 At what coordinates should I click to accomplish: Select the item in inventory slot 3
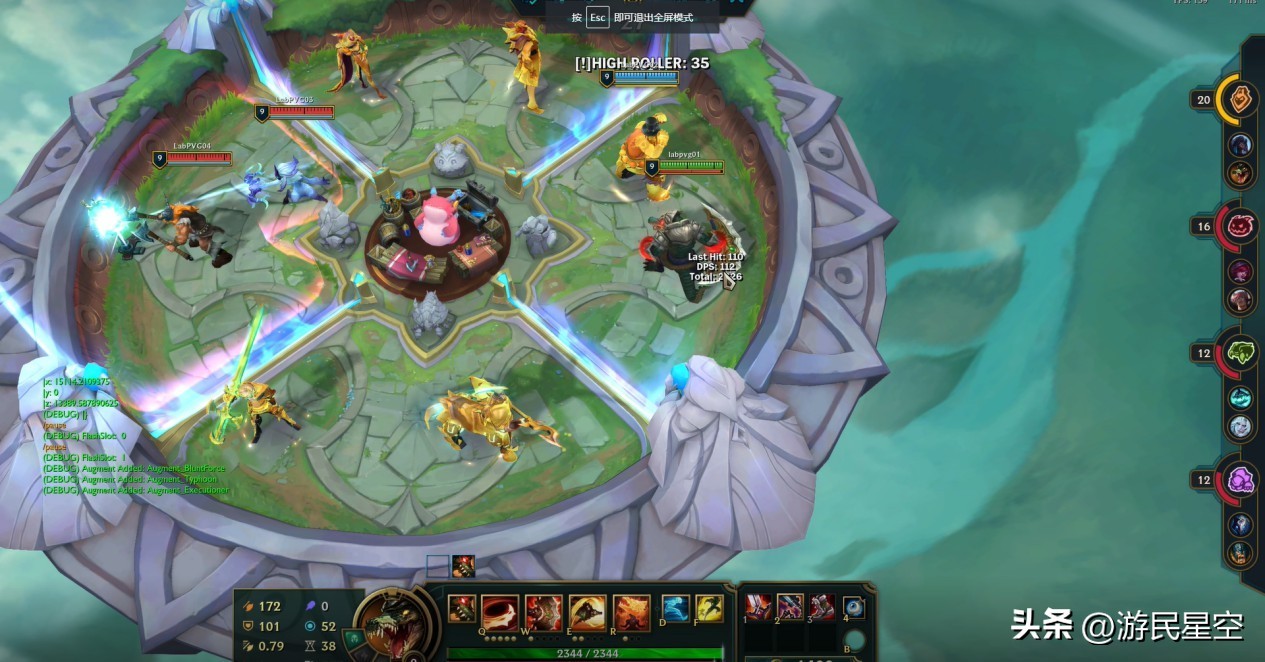coord(822,606)
